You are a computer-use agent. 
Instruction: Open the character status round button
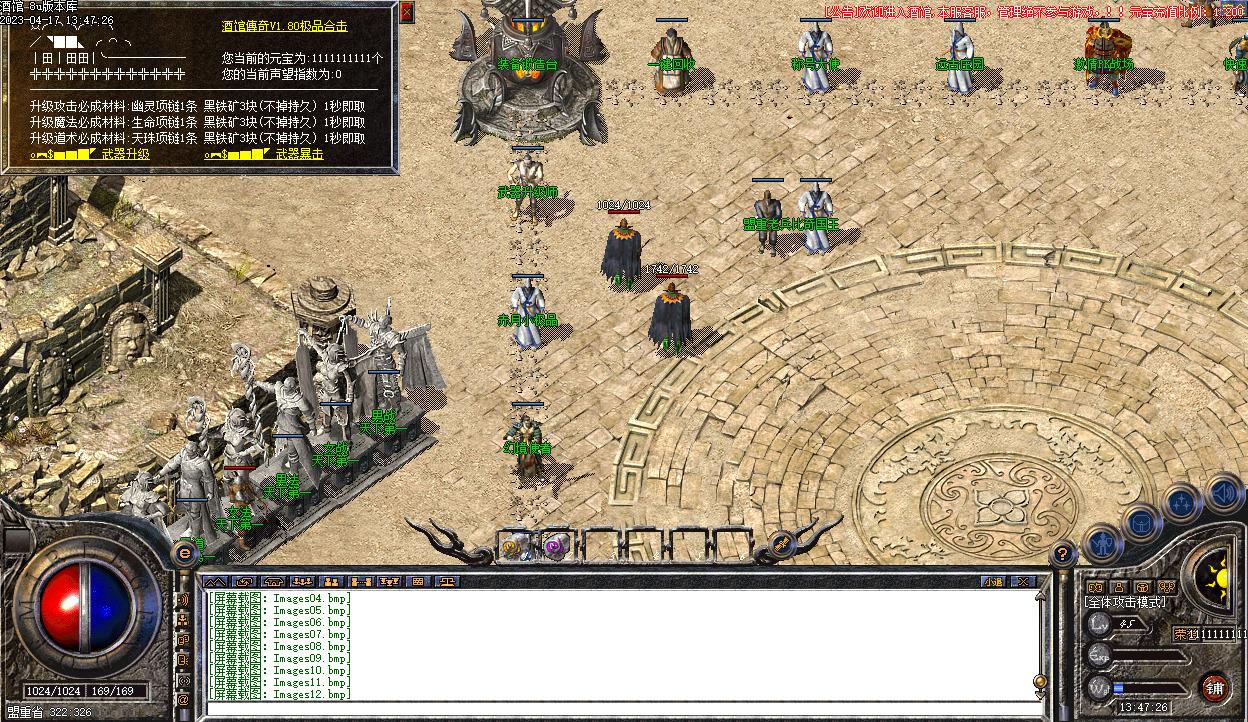pyautogui.click(x=1103, y=543)
